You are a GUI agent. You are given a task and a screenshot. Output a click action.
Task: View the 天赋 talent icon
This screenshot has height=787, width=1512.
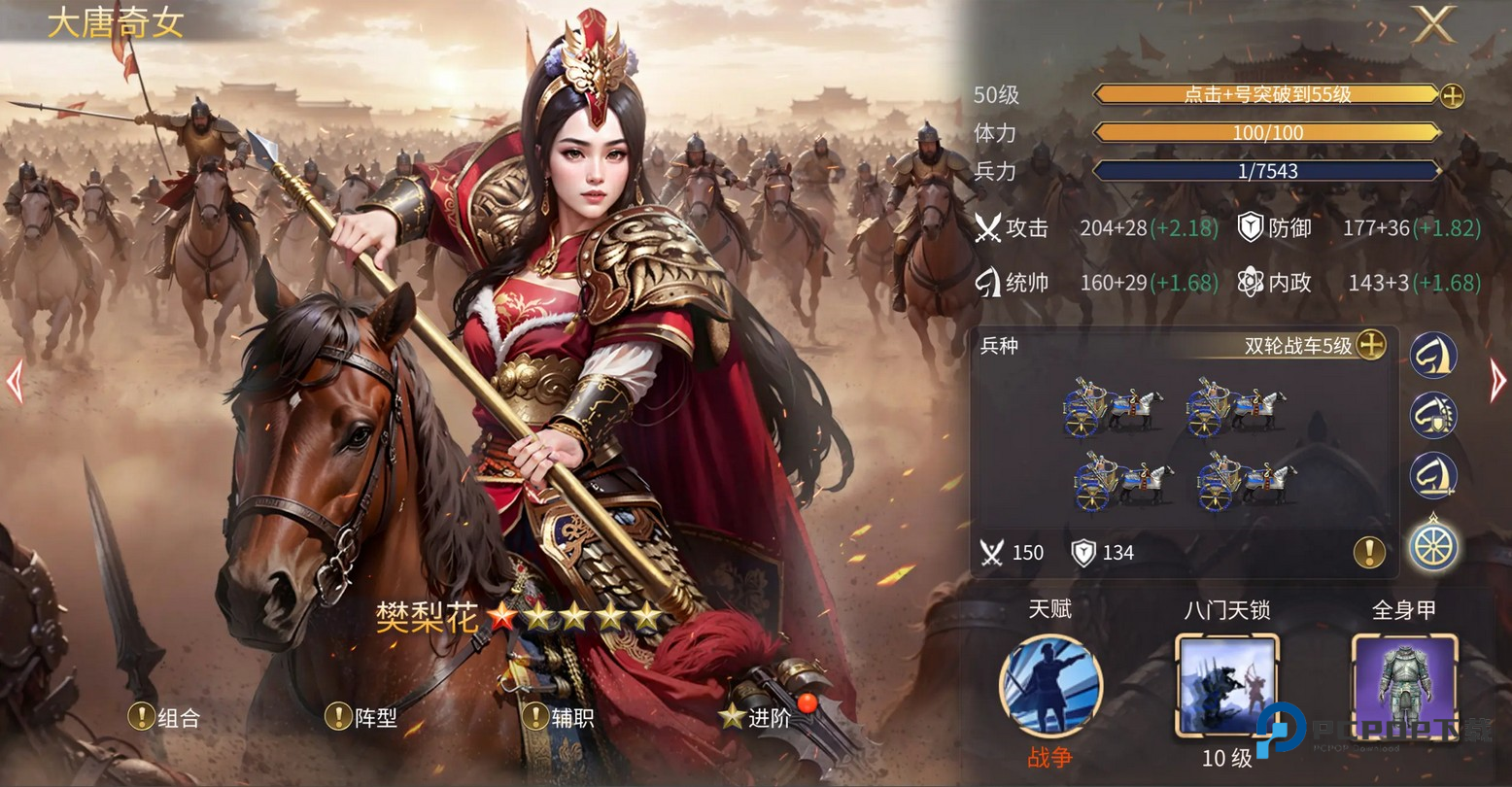coord(1050,685)
